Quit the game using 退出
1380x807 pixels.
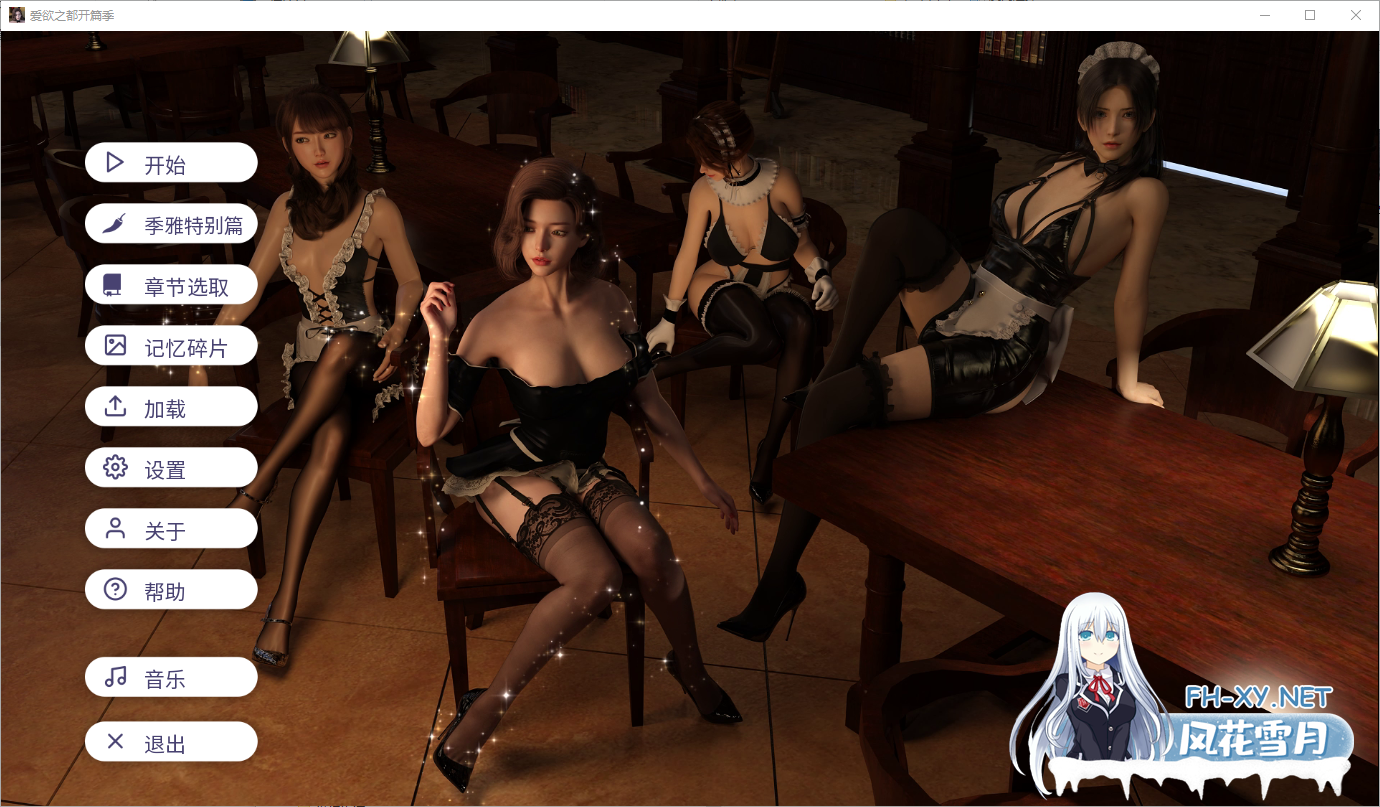coord(170,741)
